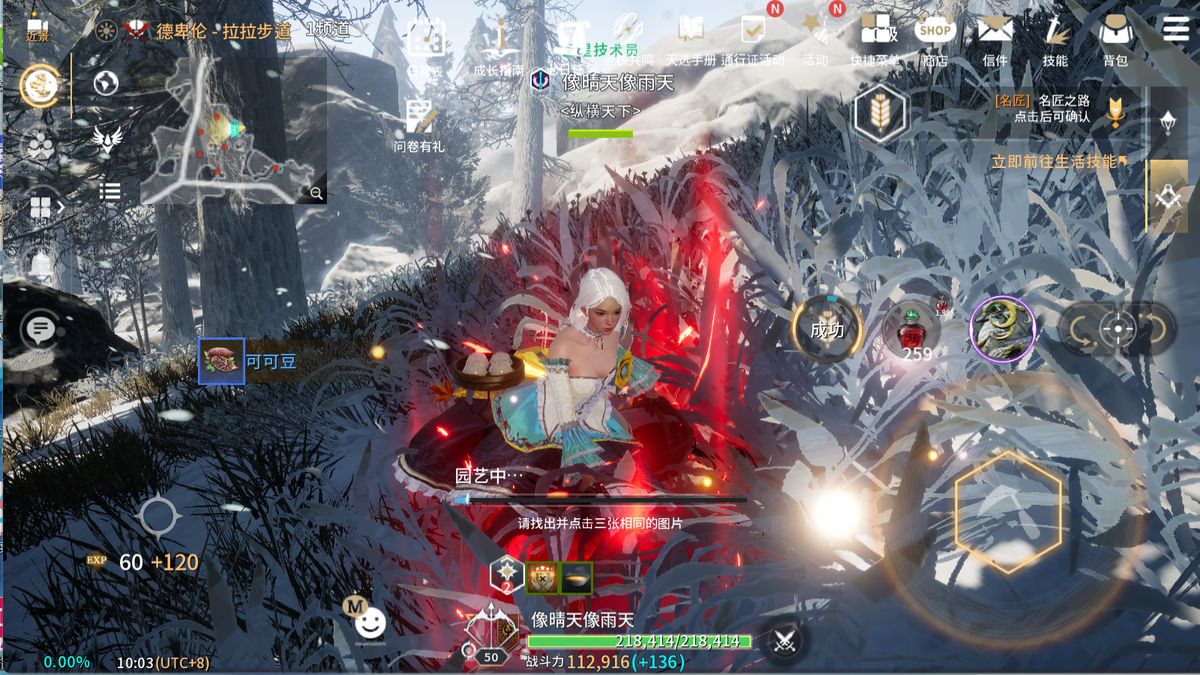Use the red potion with 259 count
This screenshot has height=675, width=1200.
point(912,330)
